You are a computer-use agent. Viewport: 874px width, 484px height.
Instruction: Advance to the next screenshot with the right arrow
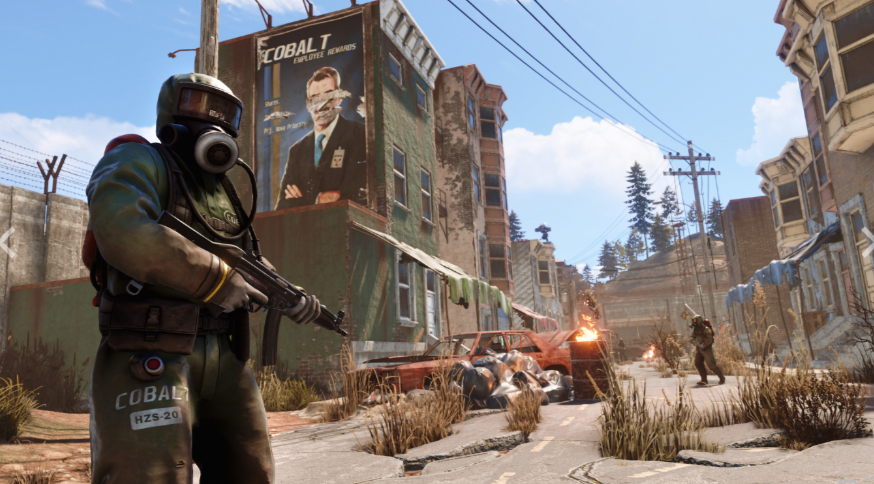pyautogui.click(x=866, y=242)
